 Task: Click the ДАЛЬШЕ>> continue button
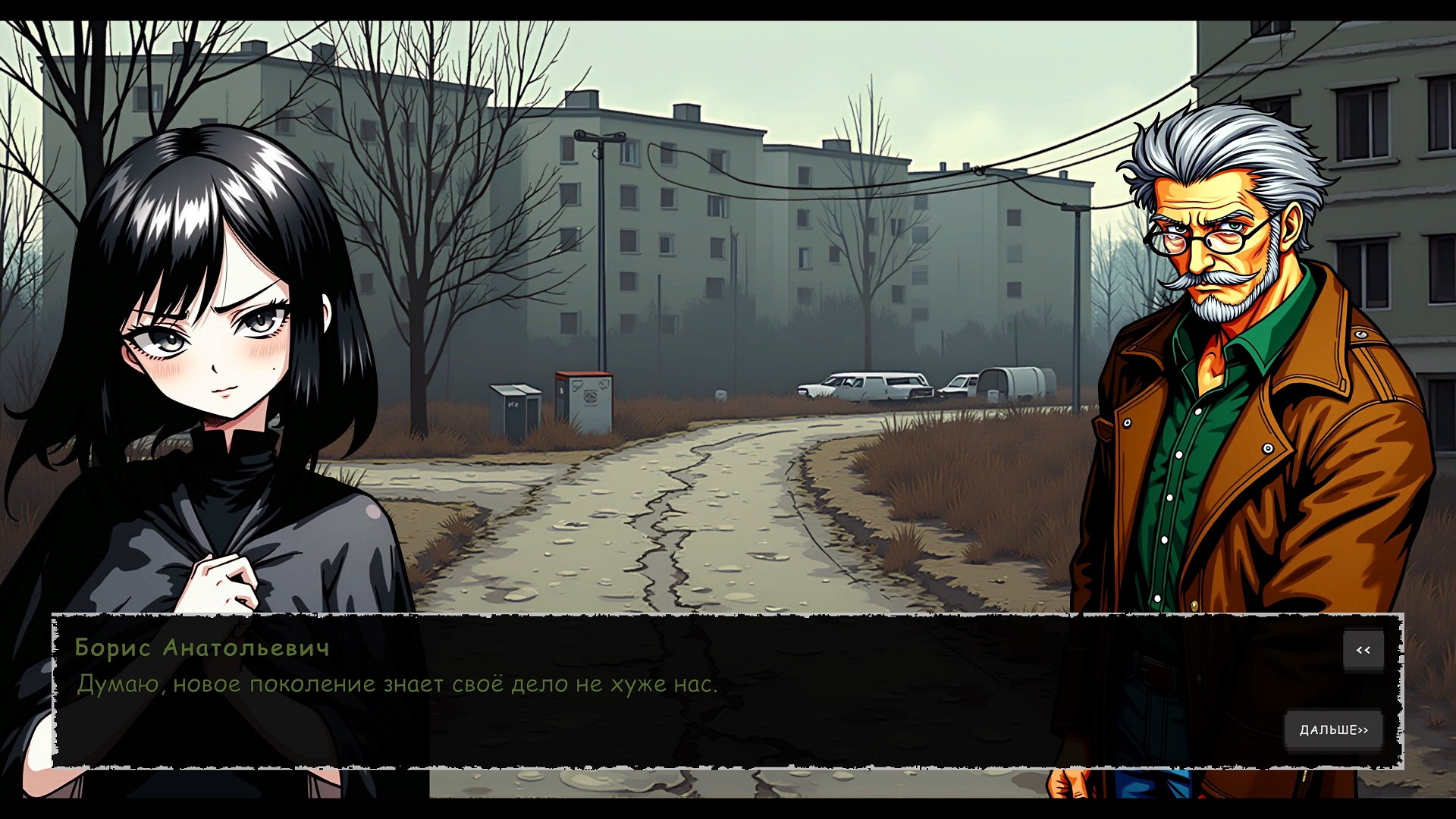[x=1333, y=730]
